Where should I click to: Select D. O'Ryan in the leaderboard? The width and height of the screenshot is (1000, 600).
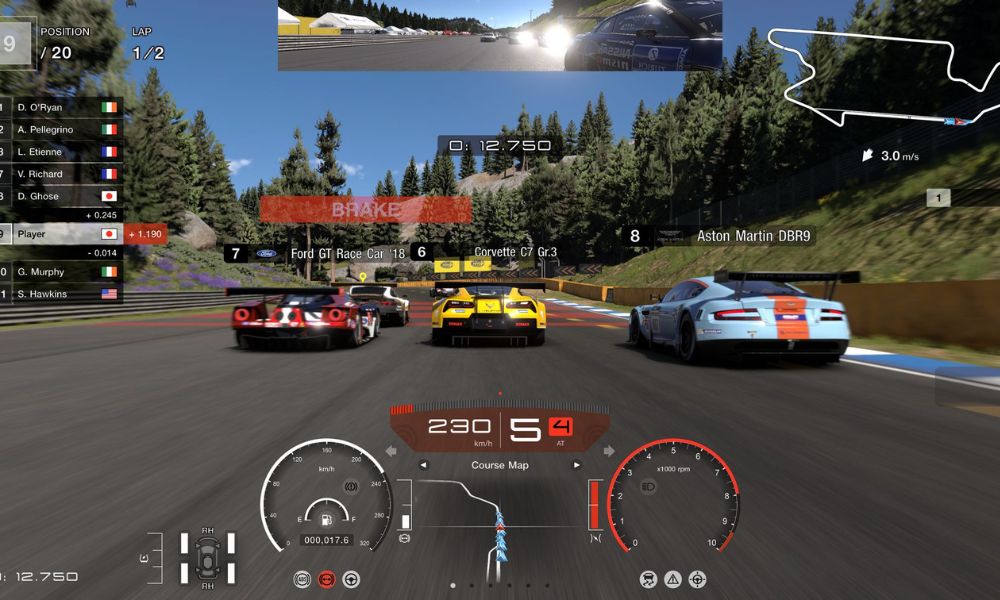click(60, 107)
